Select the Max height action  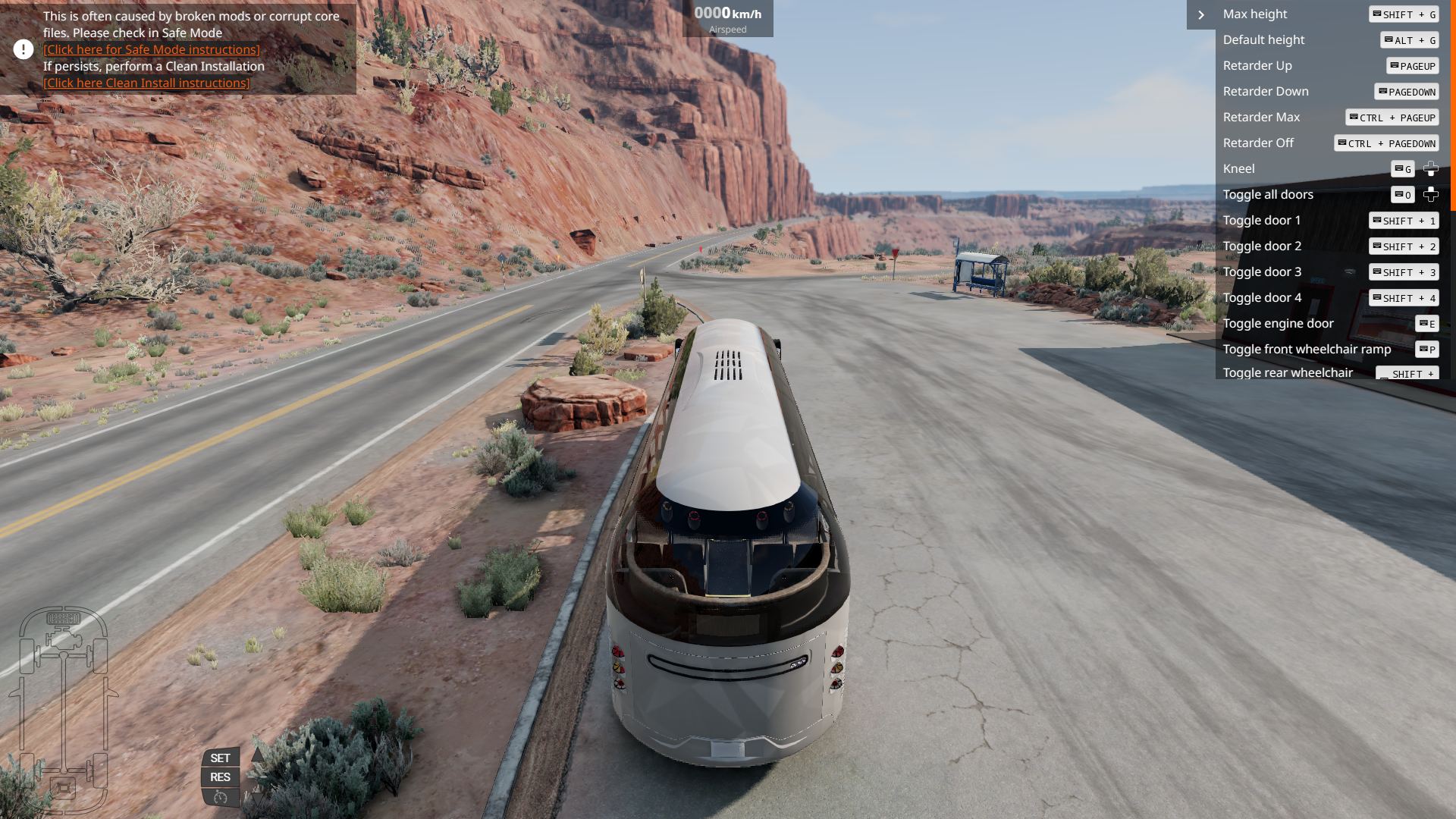coord(1255,14)
